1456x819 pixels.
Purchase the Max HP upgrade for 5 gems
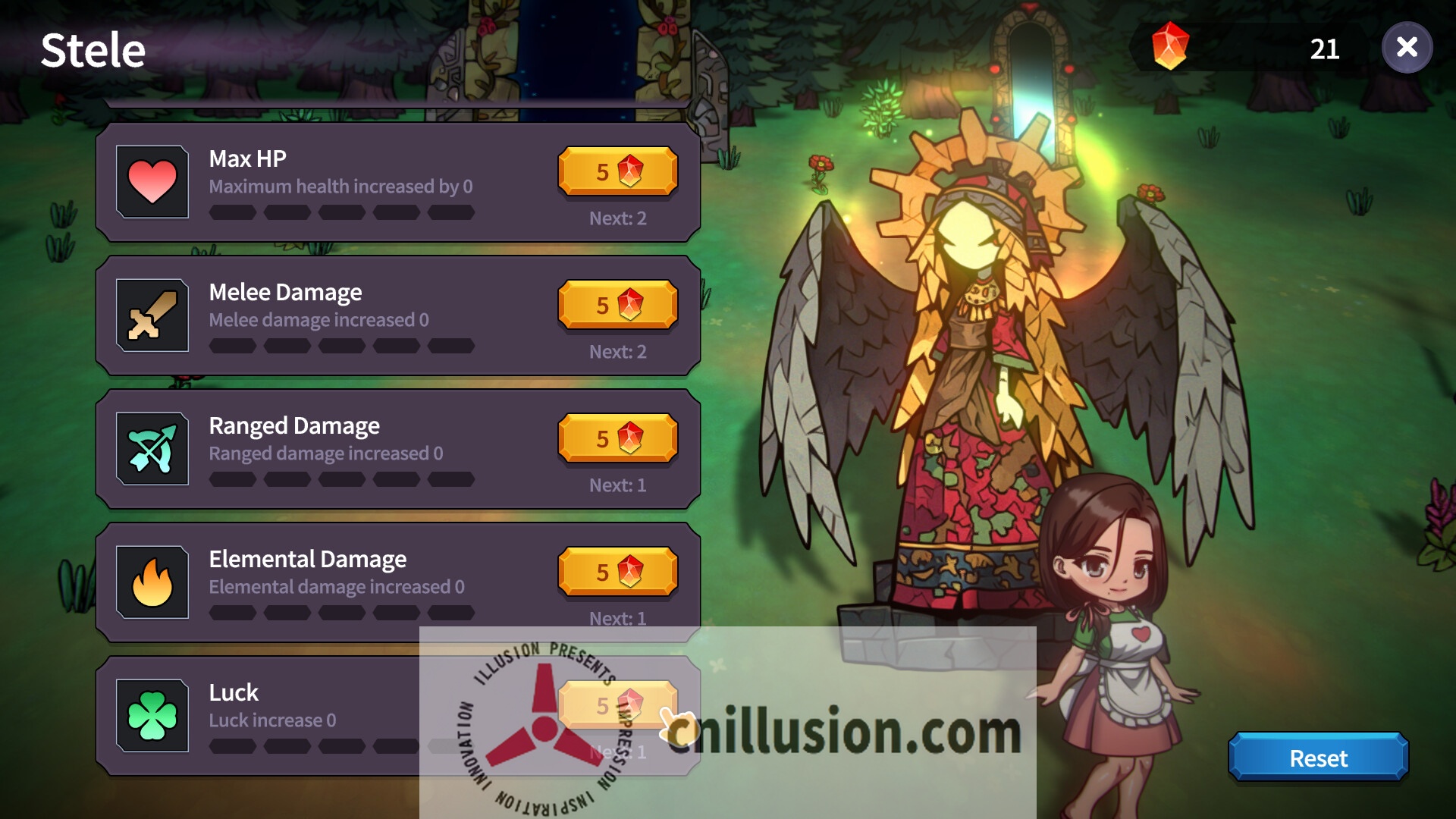pyautogui.click(x=617, y=171)
